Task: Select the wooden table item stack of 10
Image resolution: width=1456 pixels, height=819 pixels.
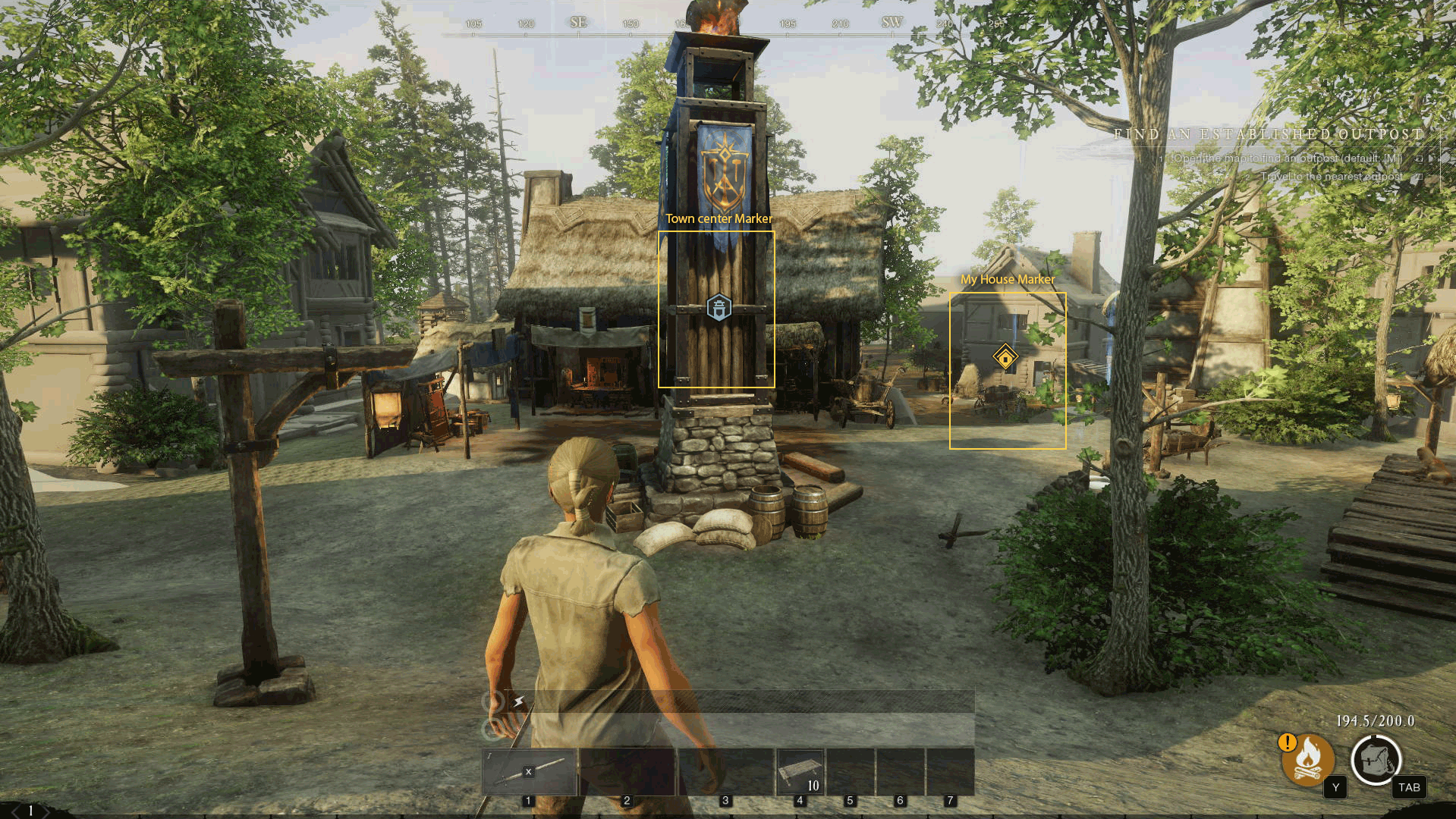Action: tap(800, 771)
